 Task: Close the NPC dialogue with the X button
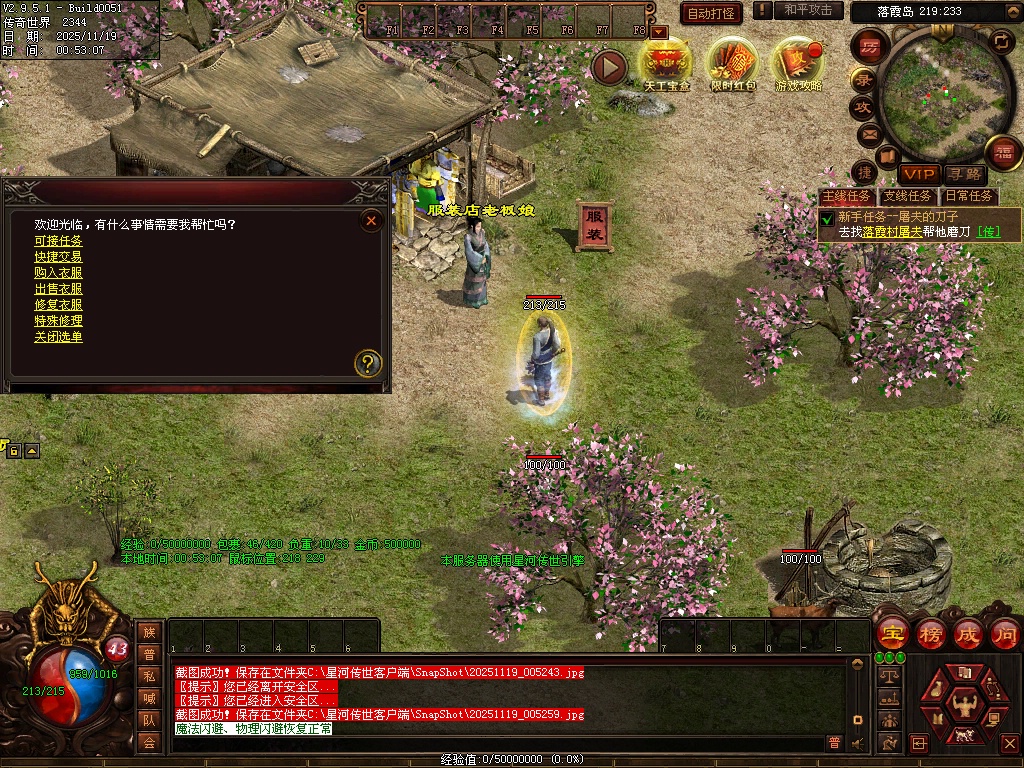(x=371, y=220)
